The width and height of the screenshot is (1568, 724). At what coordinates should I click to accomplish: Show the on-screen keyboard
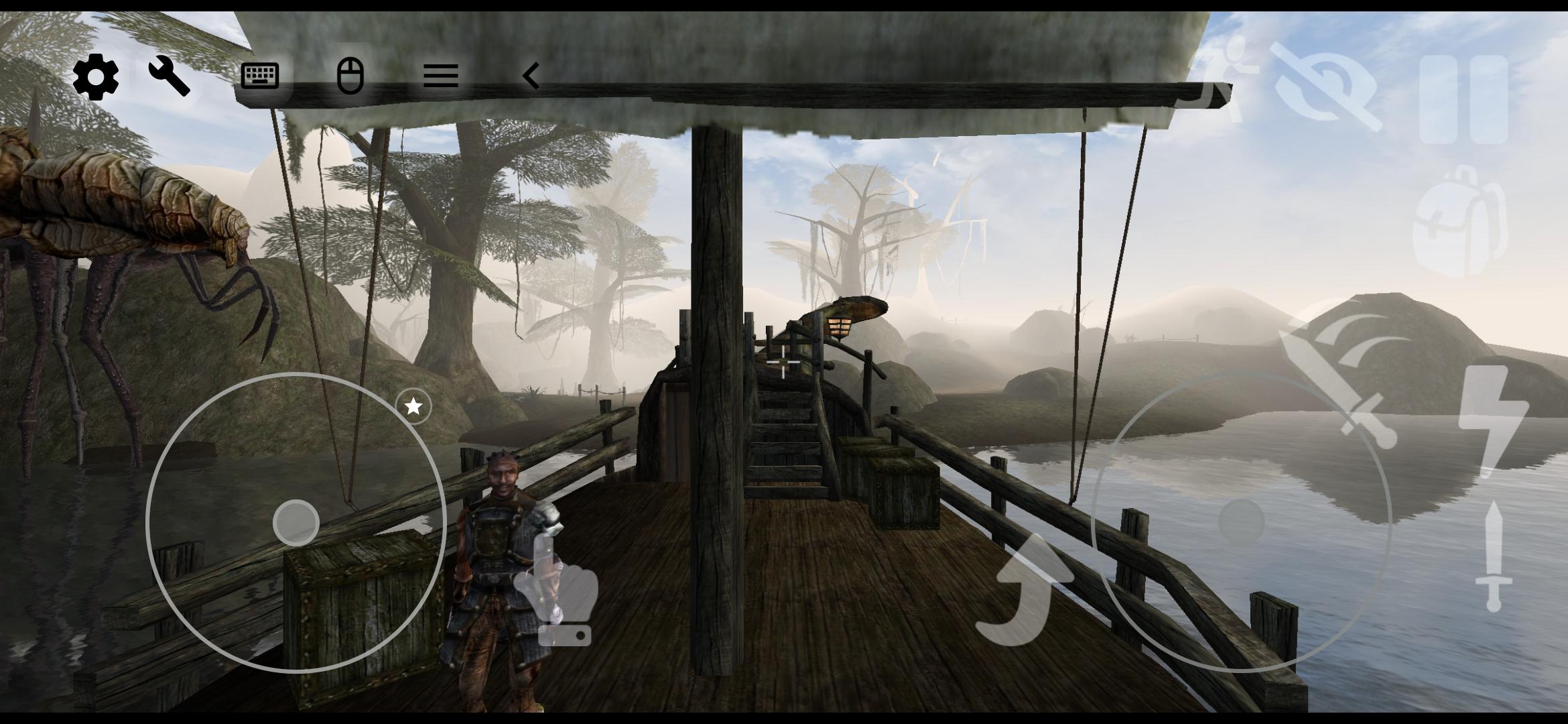coord(260,76)
